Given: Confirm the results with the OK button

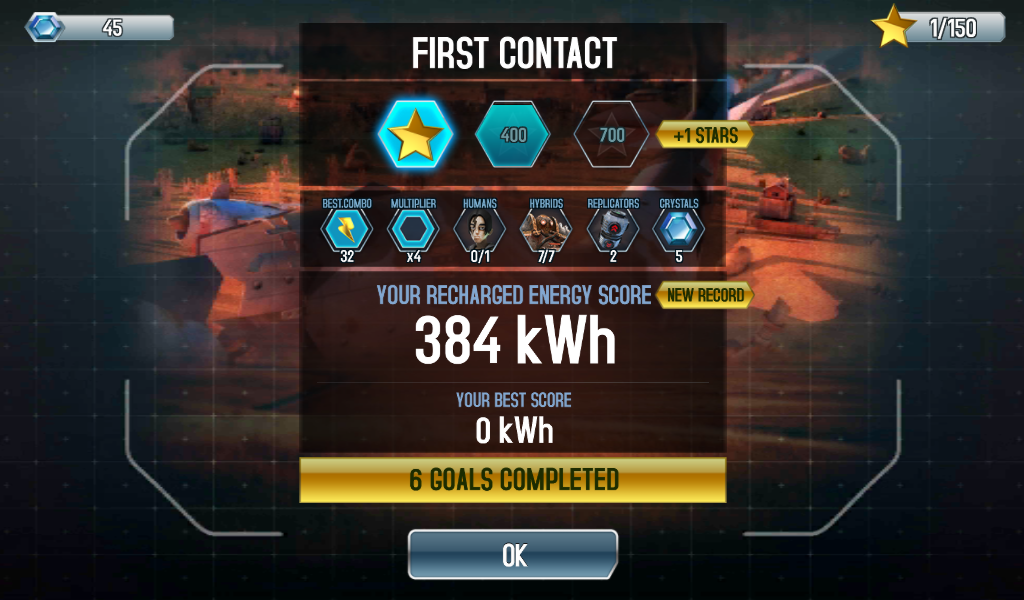Looking at the screenshot, I should (x=513, y=555).
